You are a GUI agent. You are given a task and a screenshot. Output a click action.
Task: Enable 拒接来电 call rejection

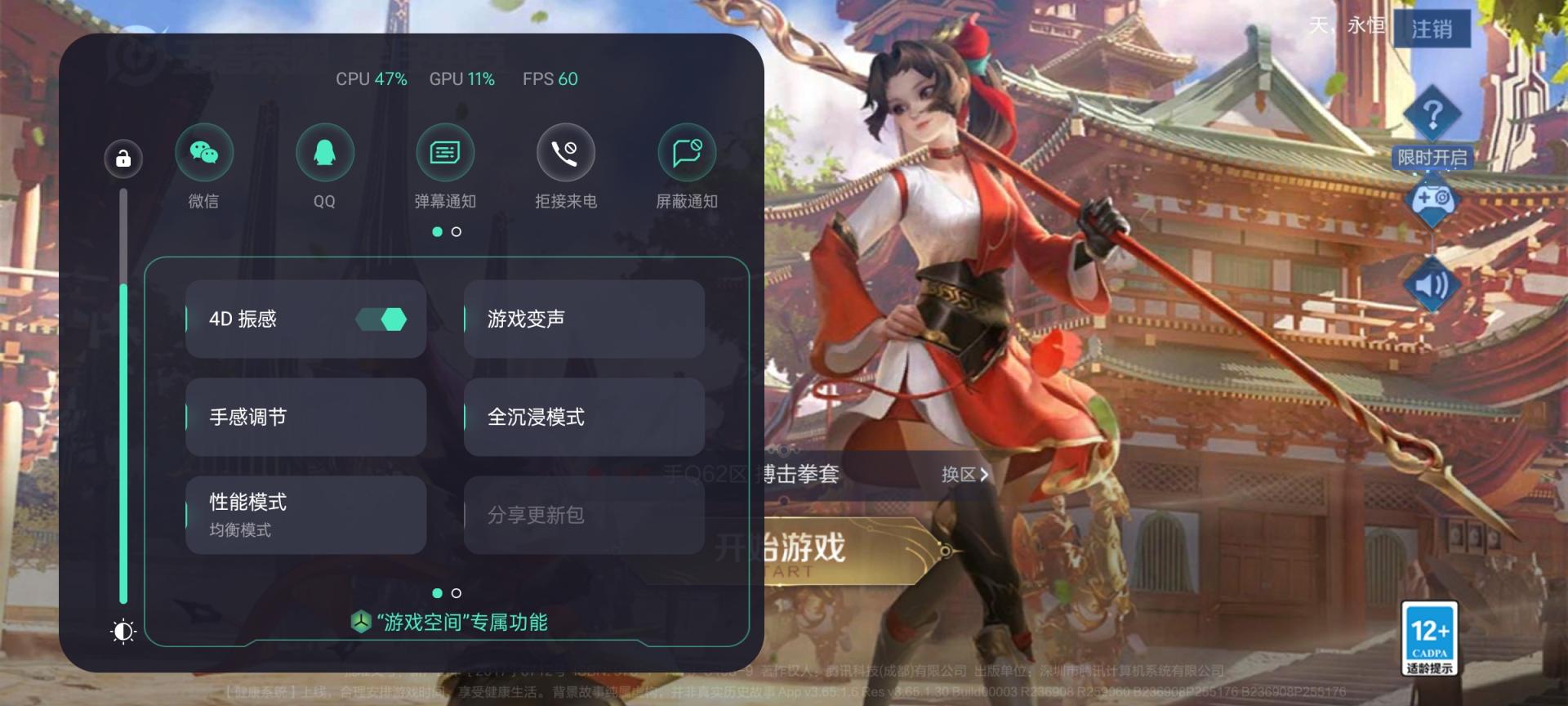click(566, 152)
